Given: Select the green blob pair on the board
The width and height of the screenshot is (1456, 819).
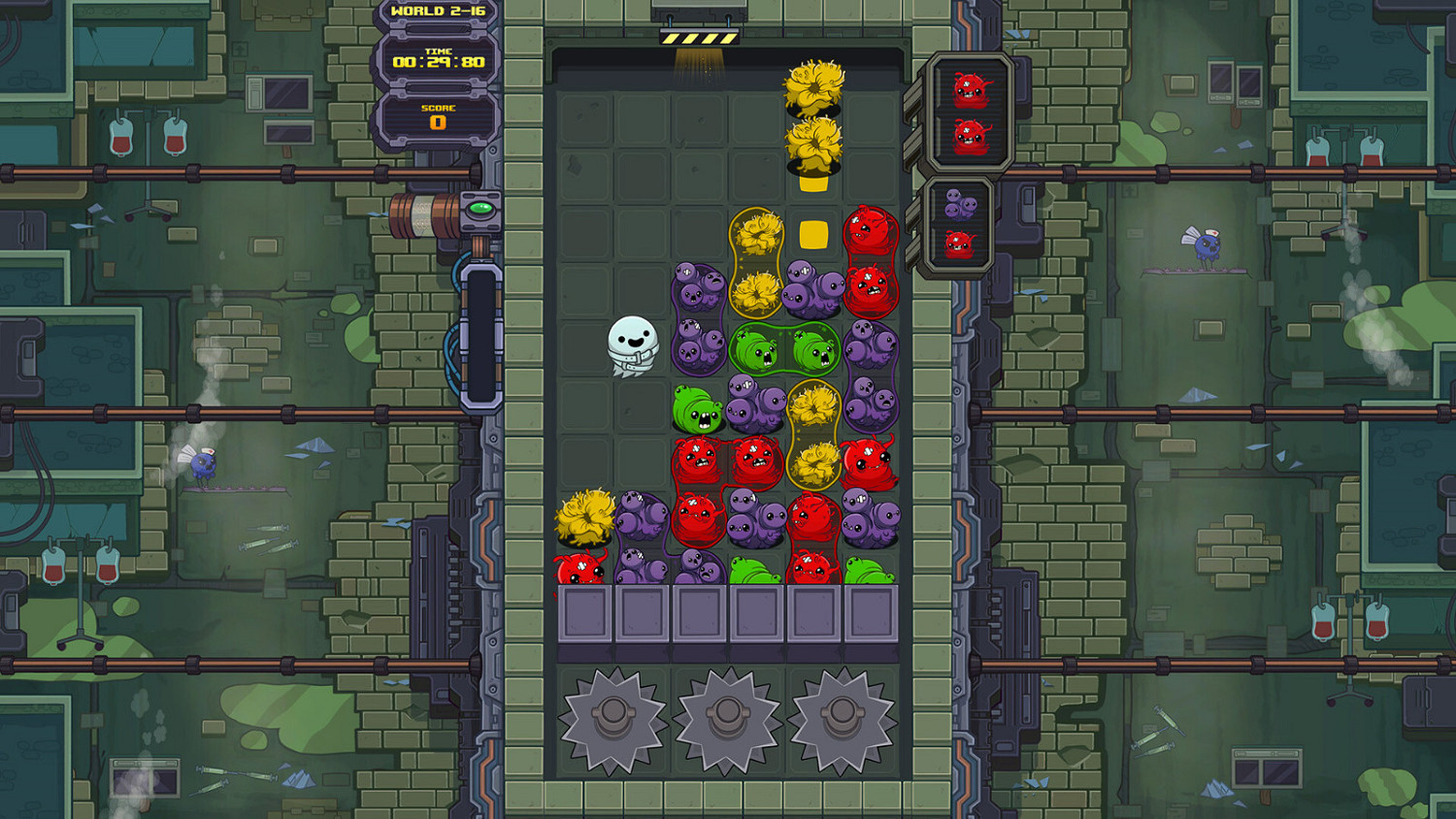Looking at the screenshot, I should pyautogui.click(x=786, y=349).
